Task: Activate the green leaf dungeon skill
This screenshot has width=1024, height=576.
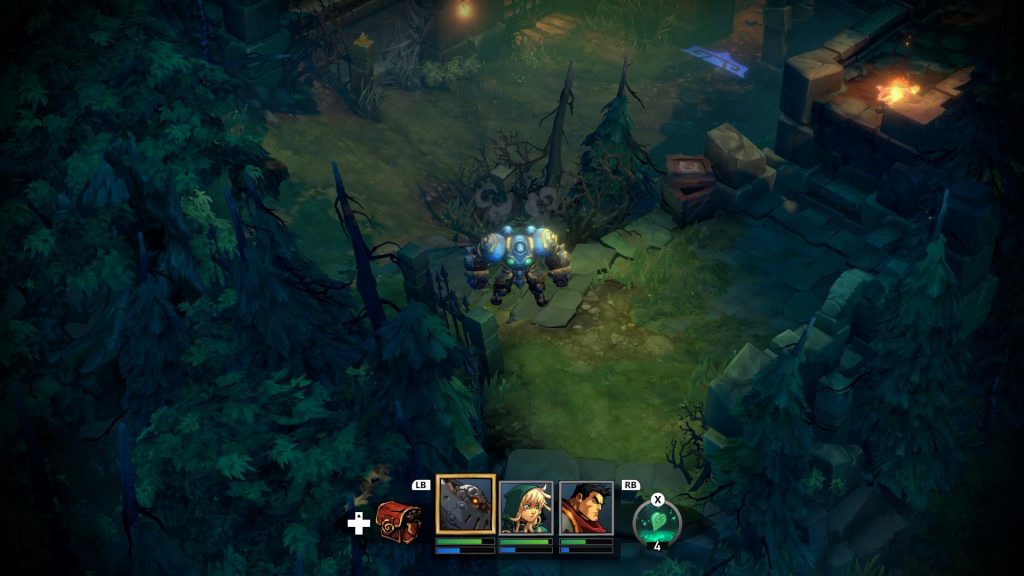Action: (657, 523)
